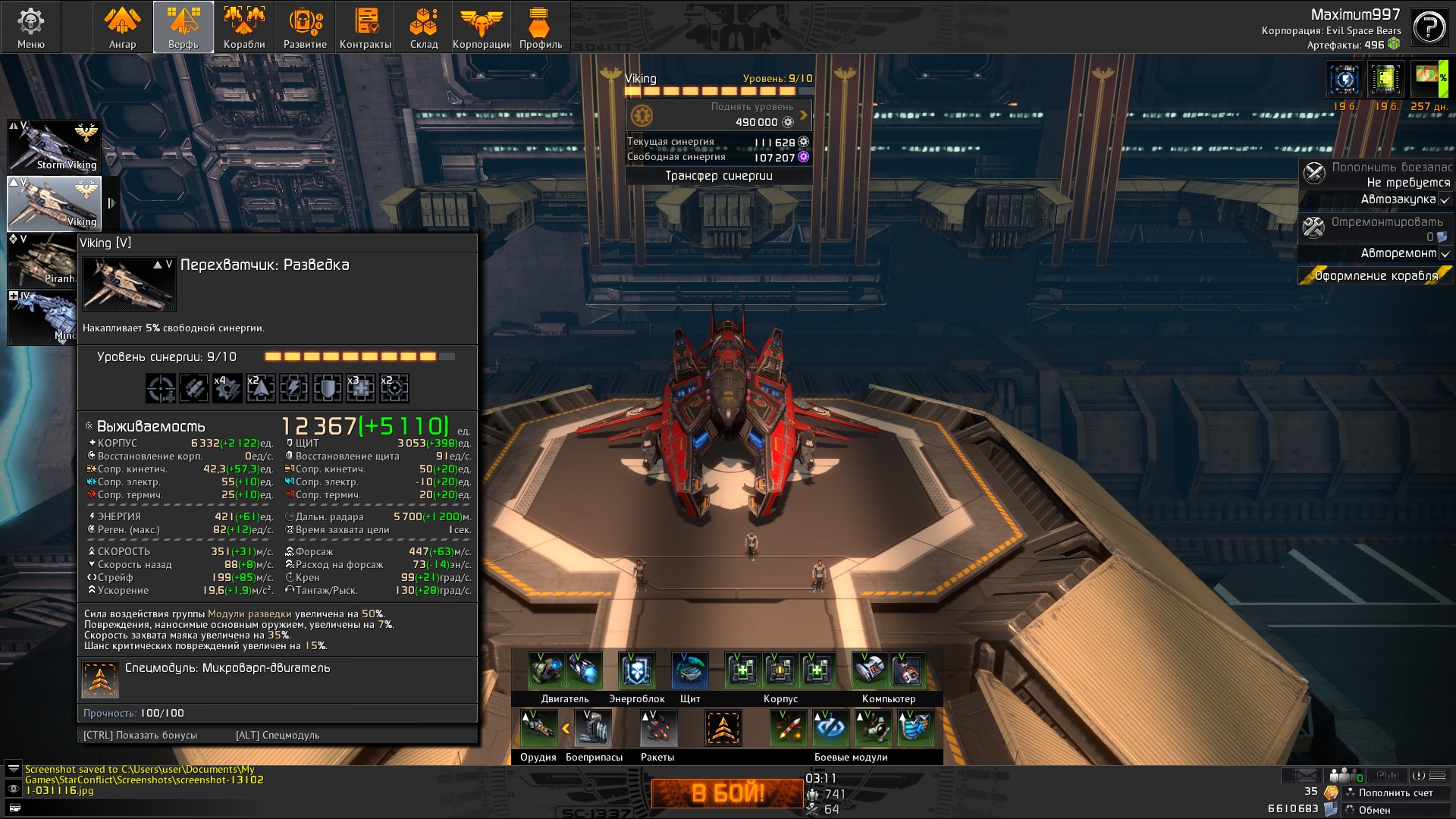Open the Склад storage
1456x819 pixels.
[x=424, y=27]
